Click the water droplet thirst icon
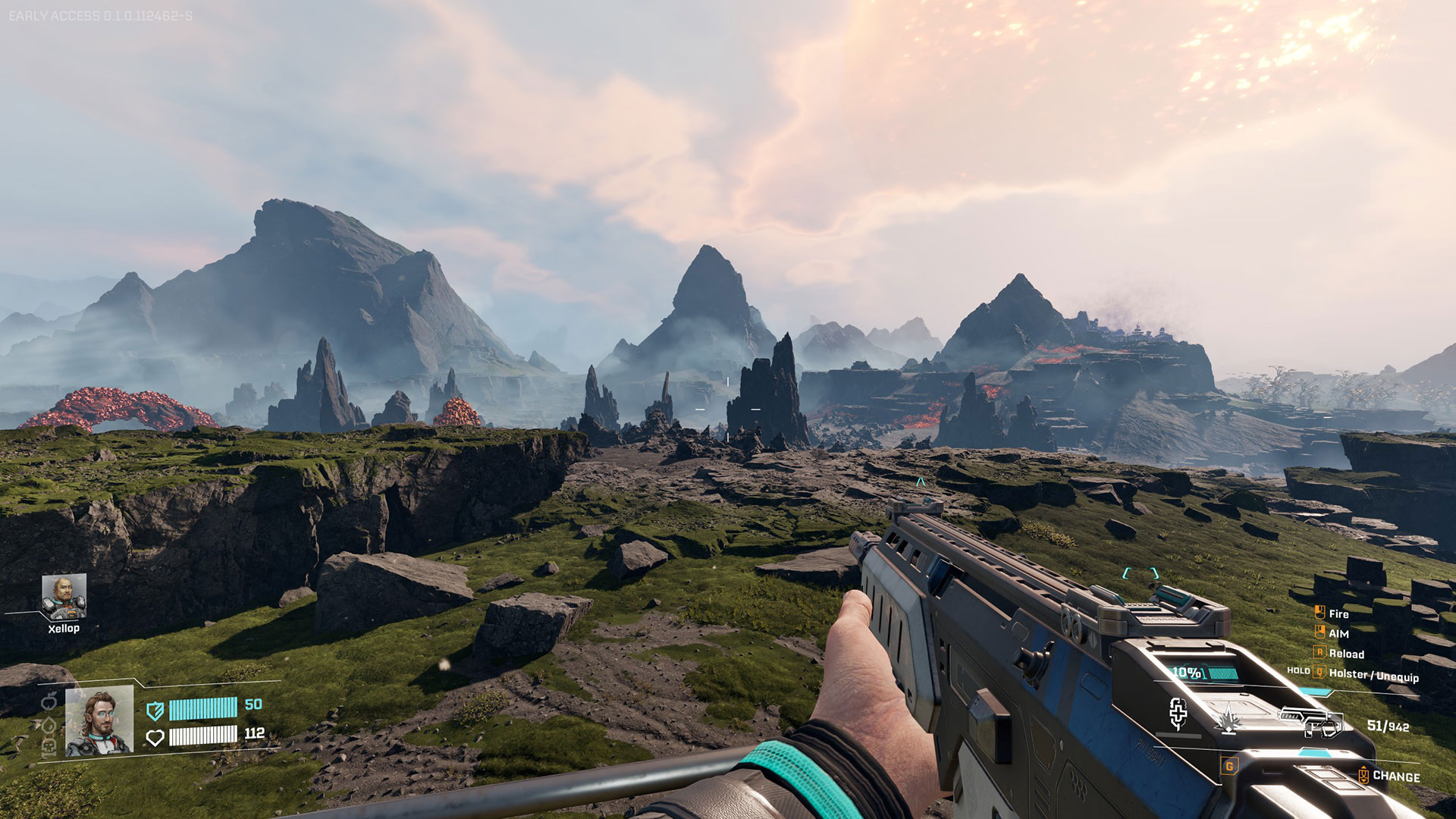This screenshot has height=819, width=1456. (x=49, y=726)
